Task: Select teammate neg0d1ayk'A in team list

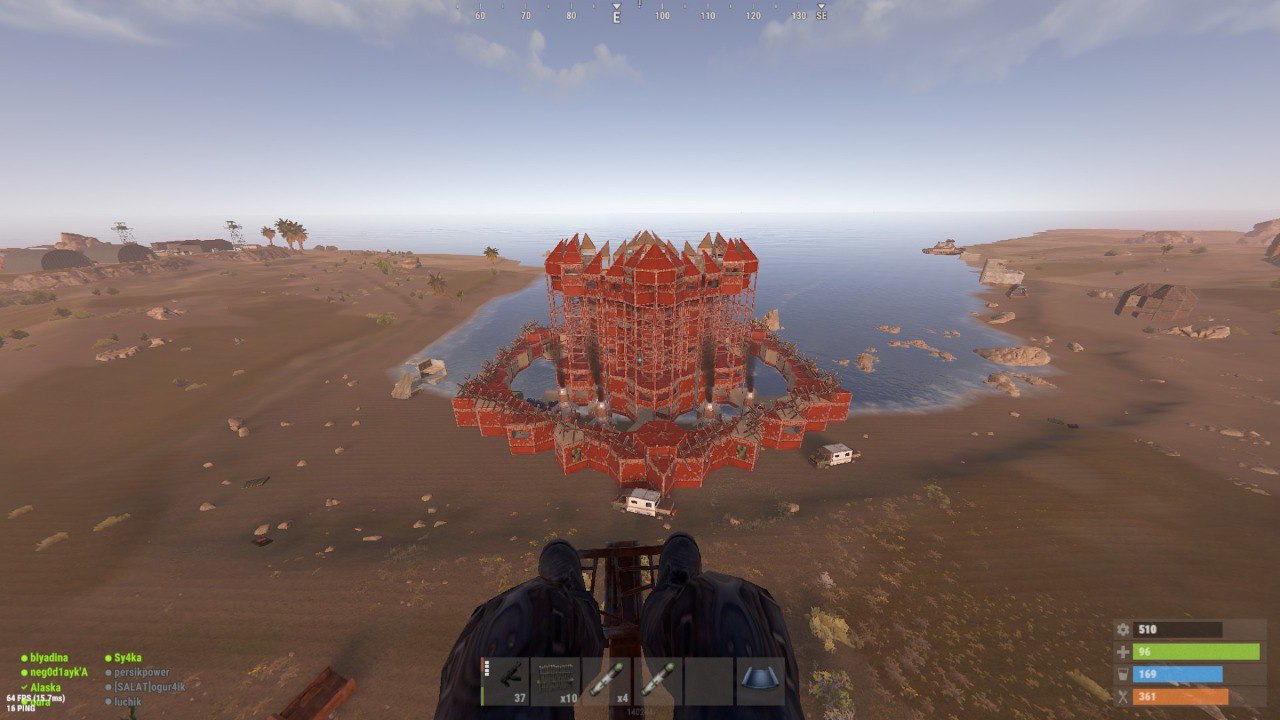Action: 59,672
